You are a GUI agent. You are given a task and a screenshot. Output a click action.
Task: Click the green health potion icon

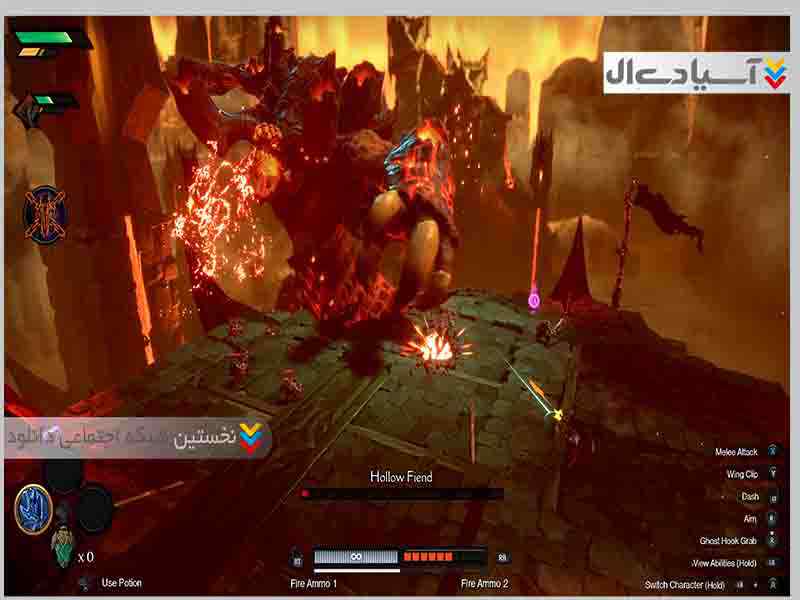[62, 545]
